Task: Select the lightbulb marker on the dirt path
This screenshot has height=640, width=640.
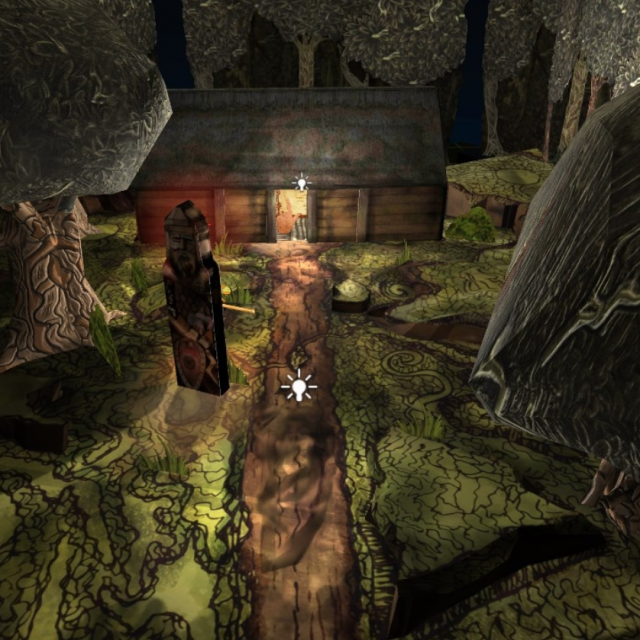Action: coord(298,386)
